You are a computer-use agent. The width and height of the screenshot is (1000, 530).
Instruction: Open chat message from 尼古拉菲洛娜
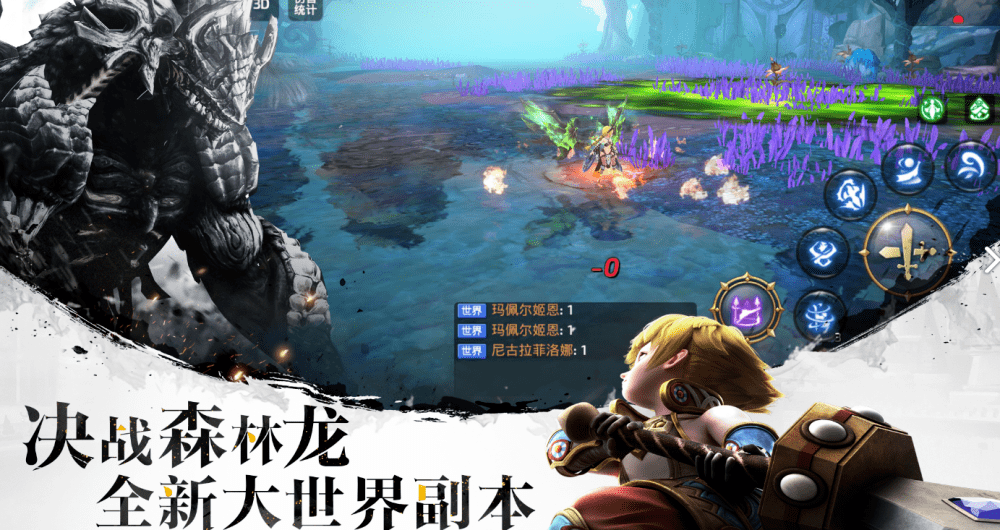[x=522, y=350]
